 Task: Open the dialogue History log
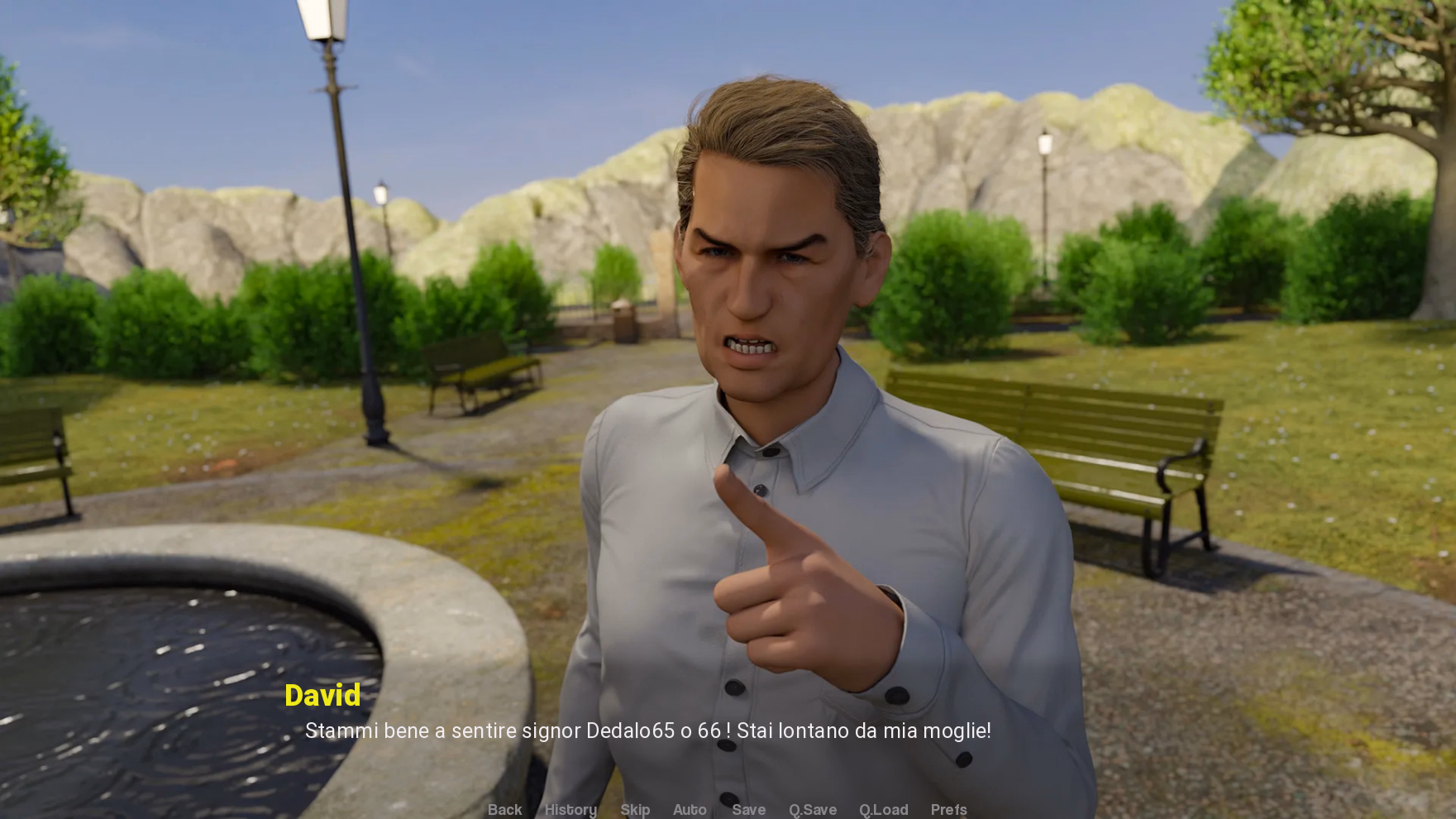click(x=570, y=809)
